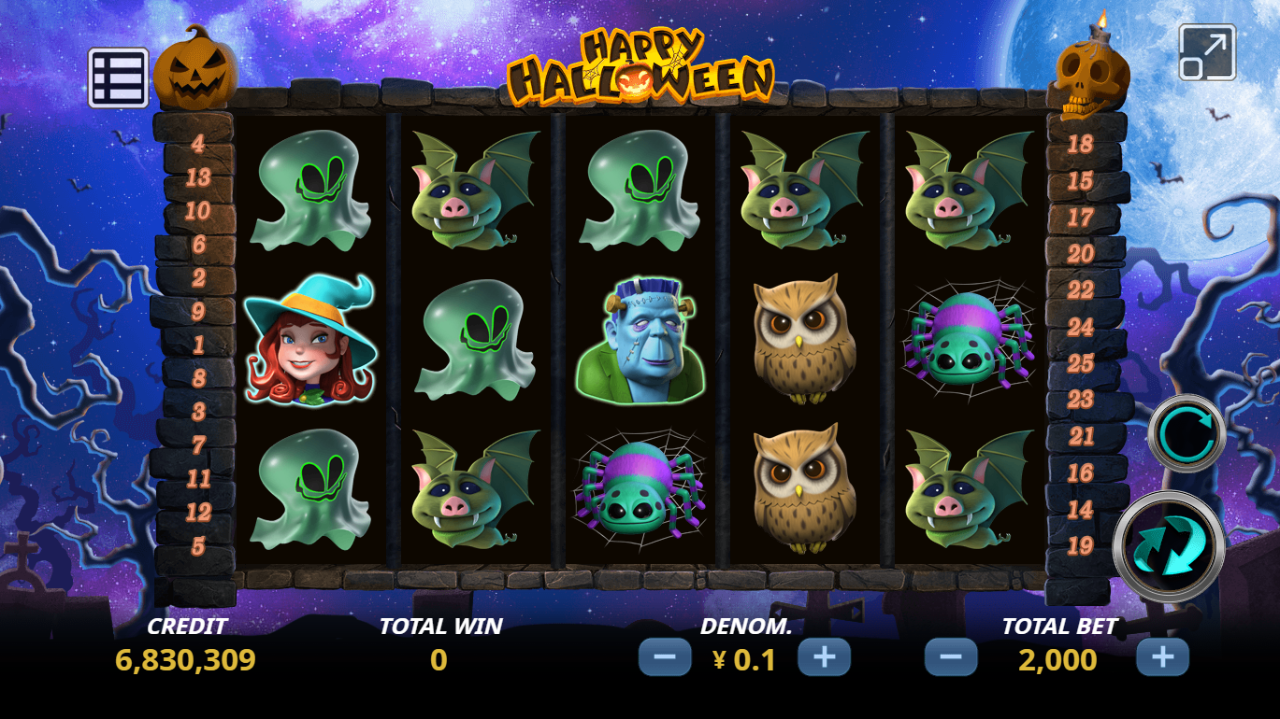Image resolution: width=1280 pixels, height=719 pixels.
Task: Decrease the denomination value
Action: coord(665,658)
